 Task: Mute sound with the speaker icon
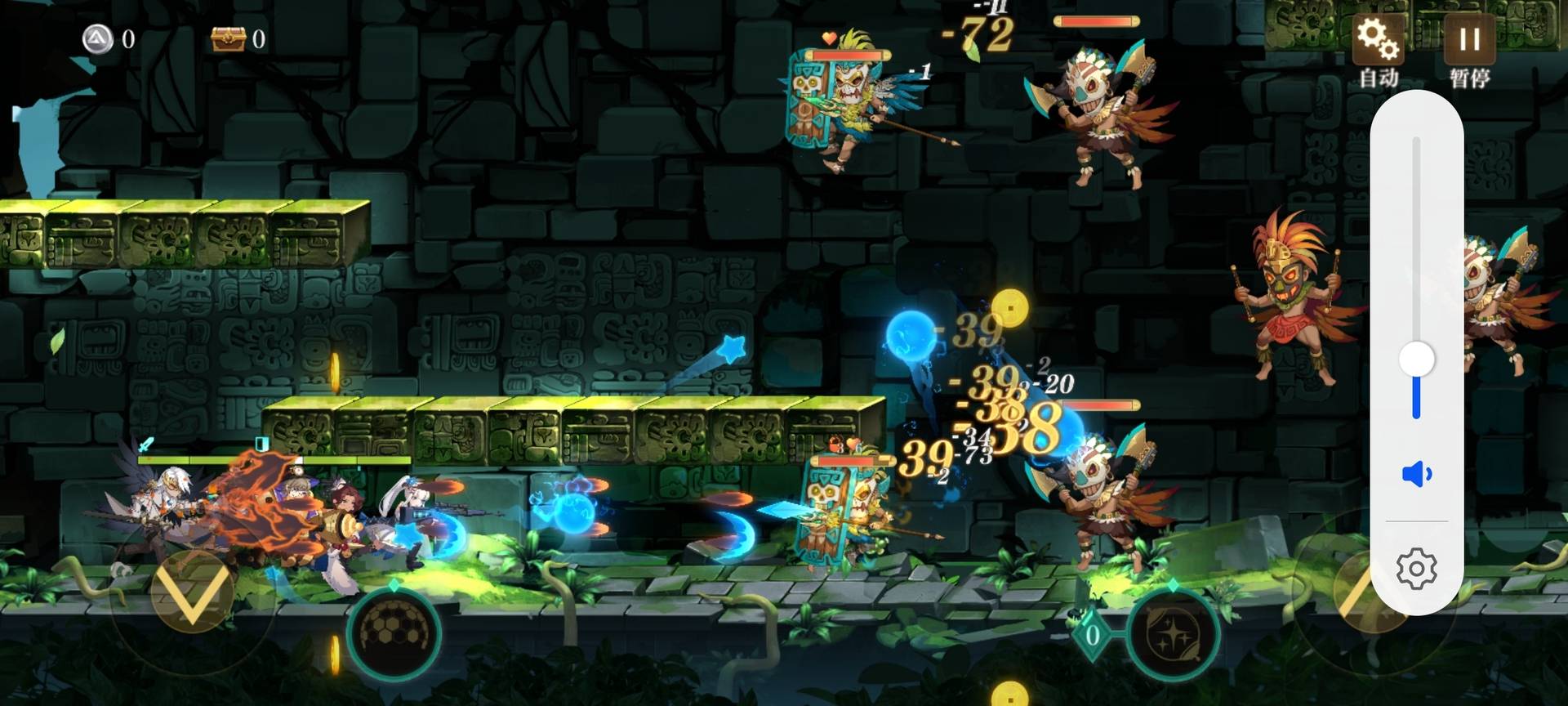pyautogui.click(x=1417, y=474)
